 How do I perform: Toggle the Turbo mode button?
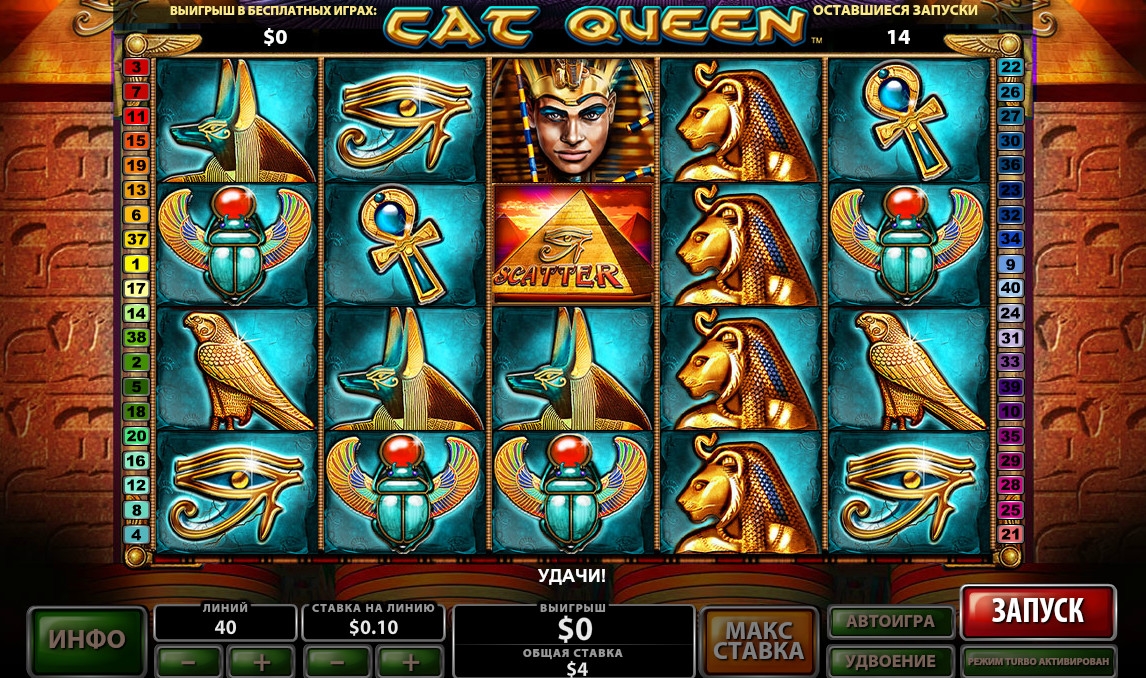tap(1038, 661)
